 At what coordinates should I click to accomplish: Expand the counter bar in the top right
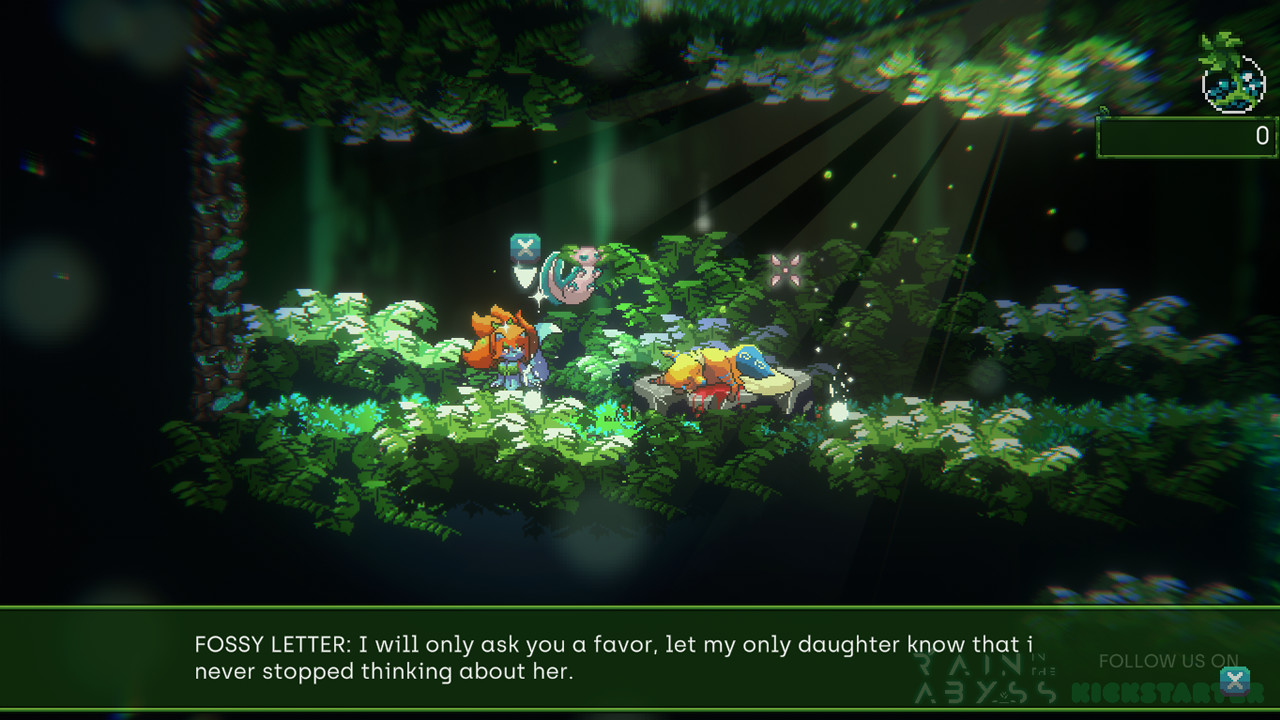click(1185, 137)
